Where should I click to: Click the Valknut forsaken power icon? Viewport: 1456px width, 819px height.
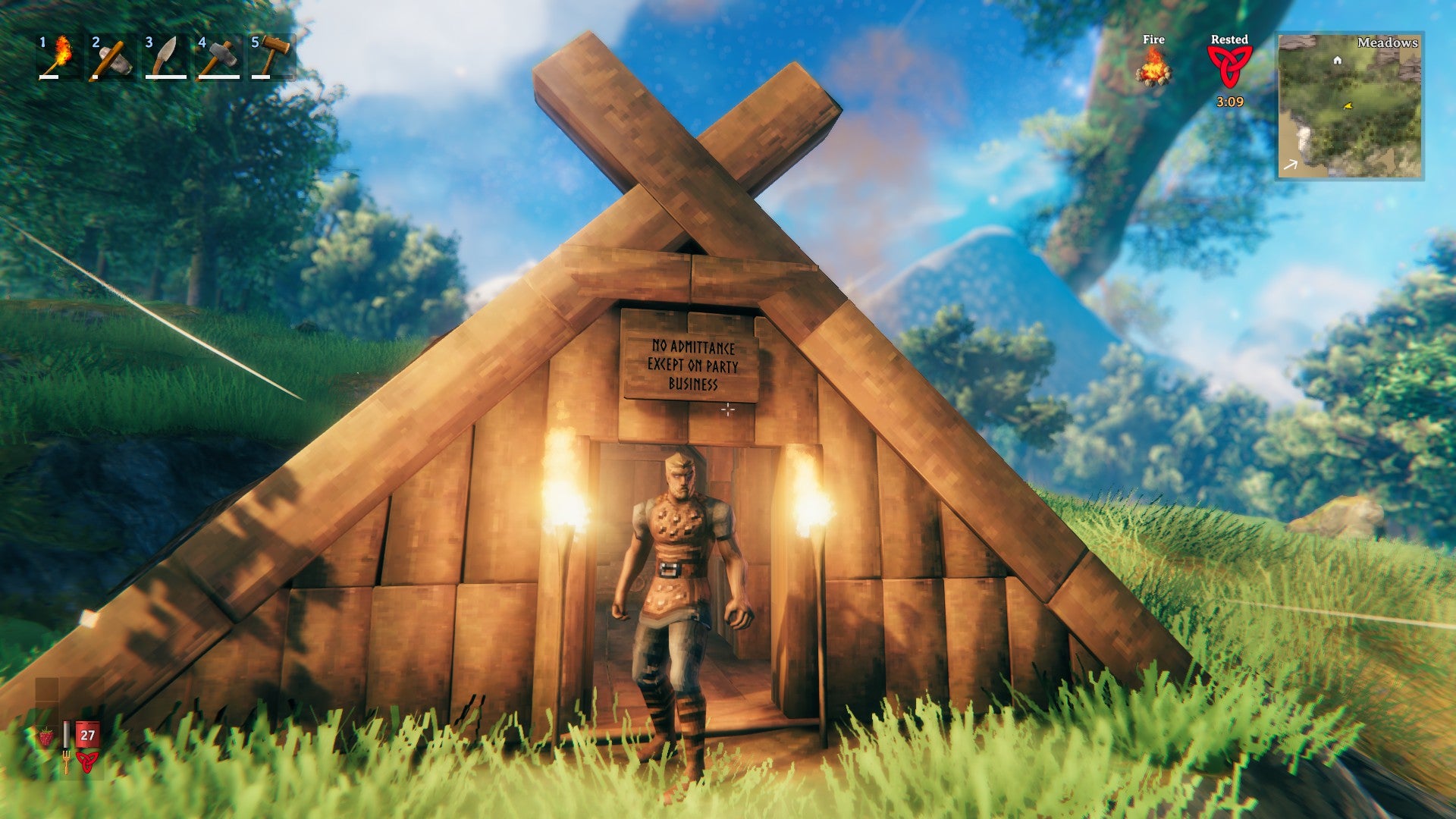(x=87, y=763)
